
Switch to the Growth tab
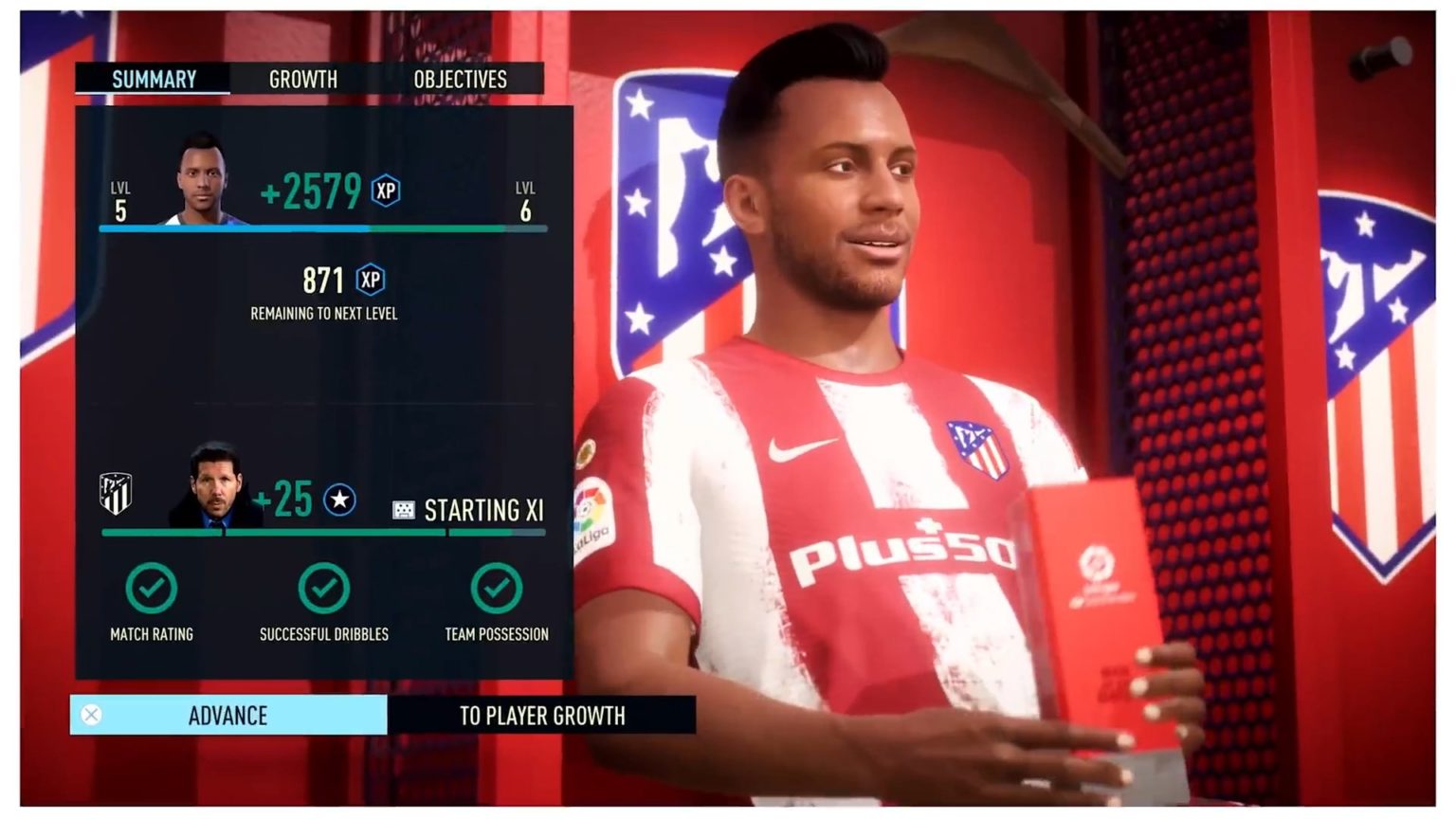(x=303, y=80)
